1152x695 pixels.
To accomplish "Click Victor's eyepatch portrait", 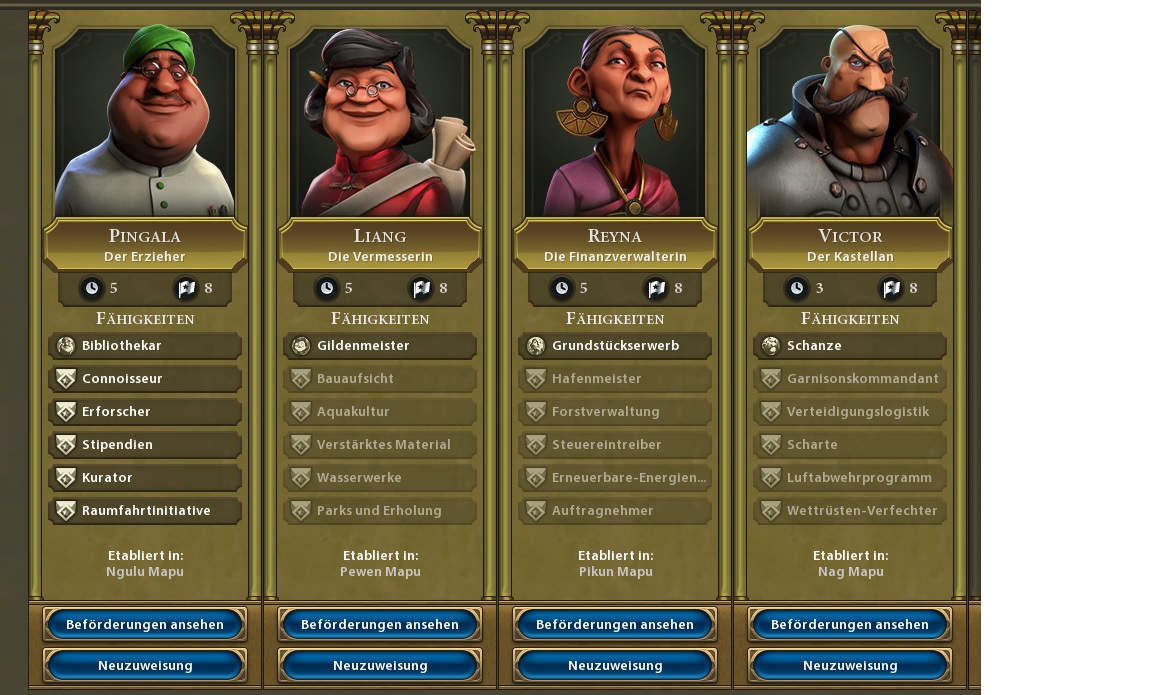I will coord(850,122).
